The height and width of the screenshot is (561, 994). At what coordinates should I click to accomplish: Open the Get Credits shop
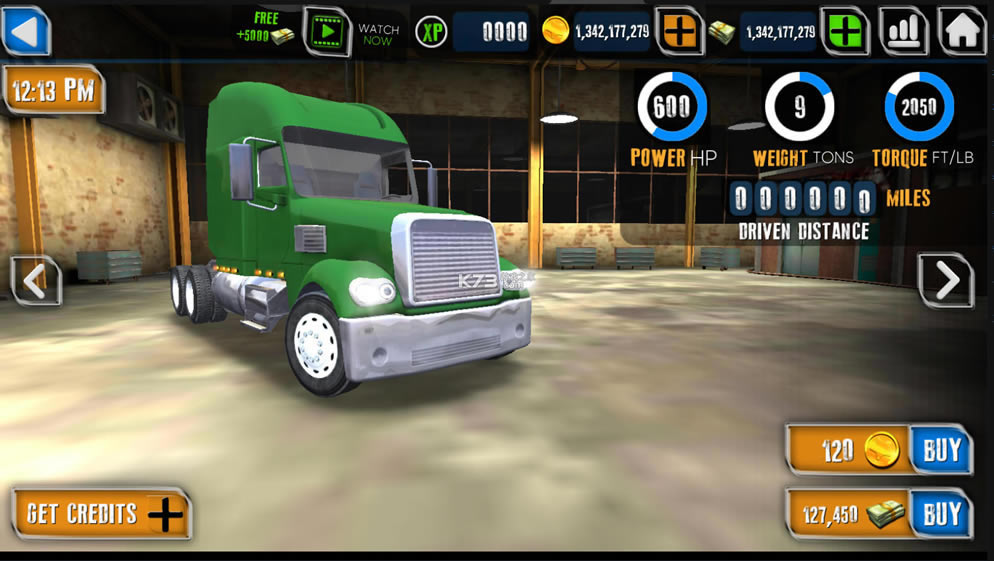pos(102,514)
